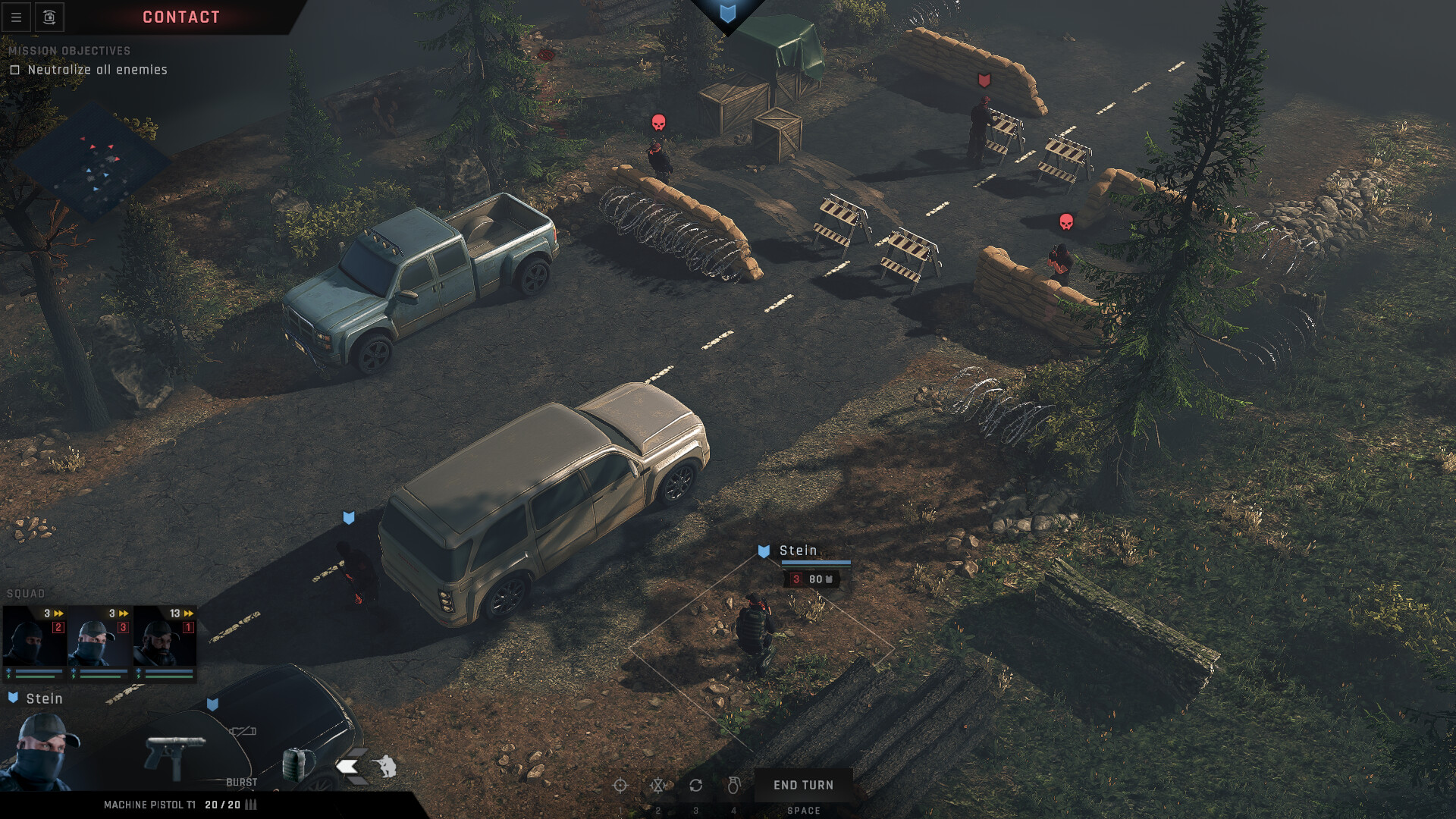
Task: Expand the shield marker above Stein's head
Action: (764, 551)
